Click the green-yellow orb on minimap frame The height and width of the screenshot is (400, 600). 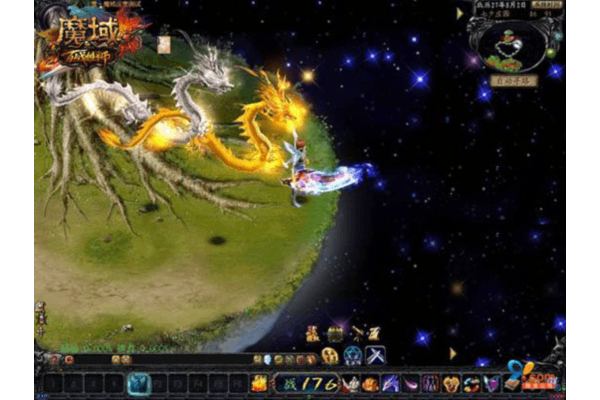click(550, 52)
